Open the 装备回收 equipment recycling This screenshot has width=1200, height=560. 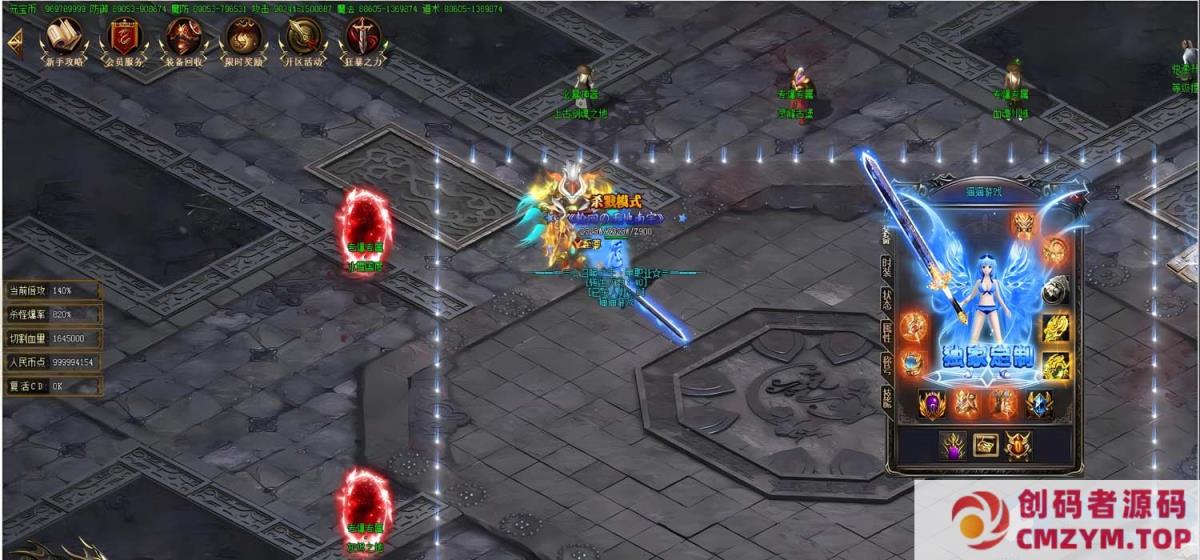183,38
